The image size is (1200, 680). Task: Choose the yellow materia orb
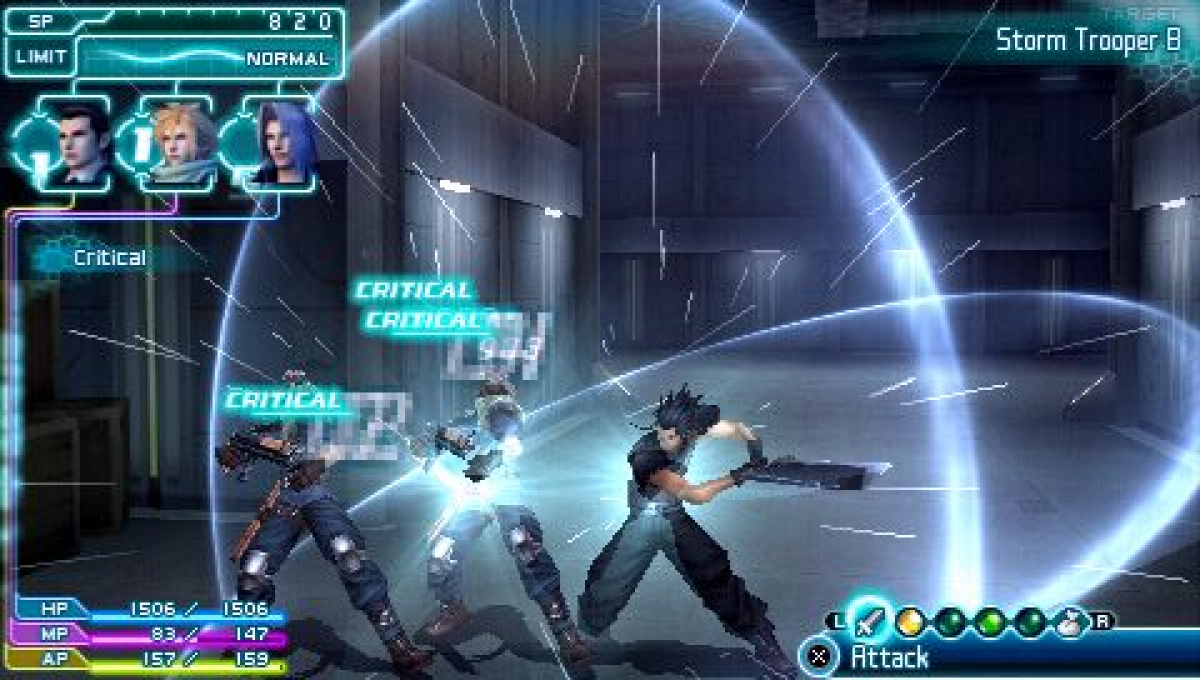(x=909, y=622)
